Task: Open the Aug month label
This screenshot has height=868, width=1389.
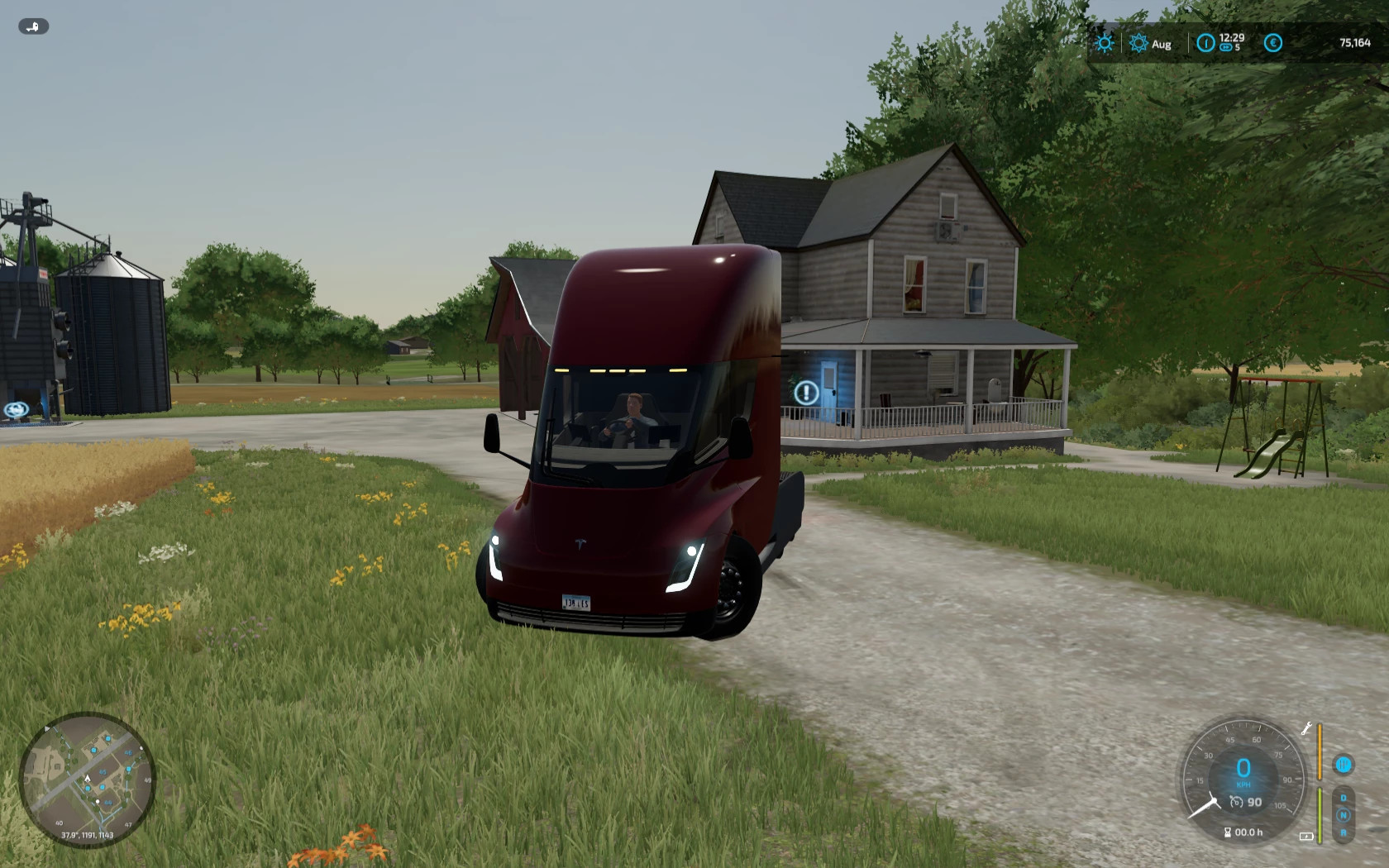Action: 1162,44
